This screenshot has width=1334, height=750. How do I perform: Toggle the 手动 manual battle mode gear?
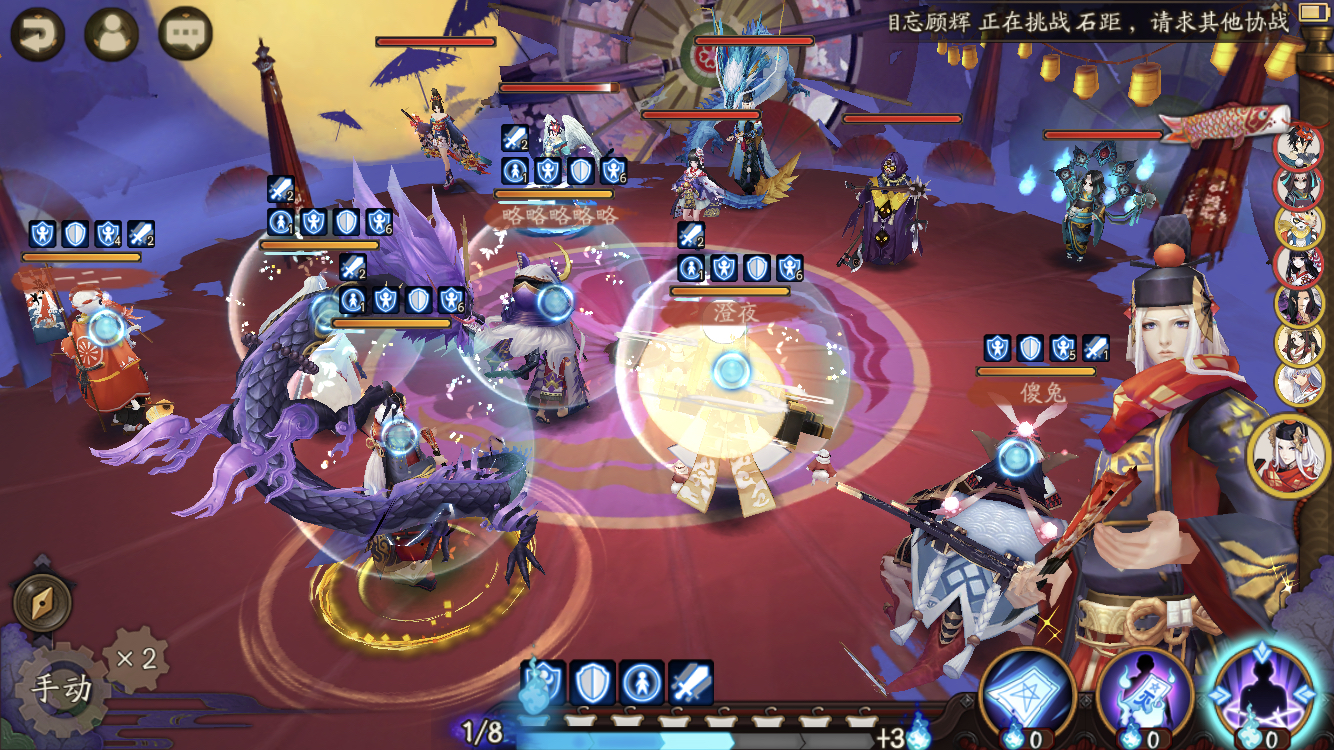coord(60,689)
